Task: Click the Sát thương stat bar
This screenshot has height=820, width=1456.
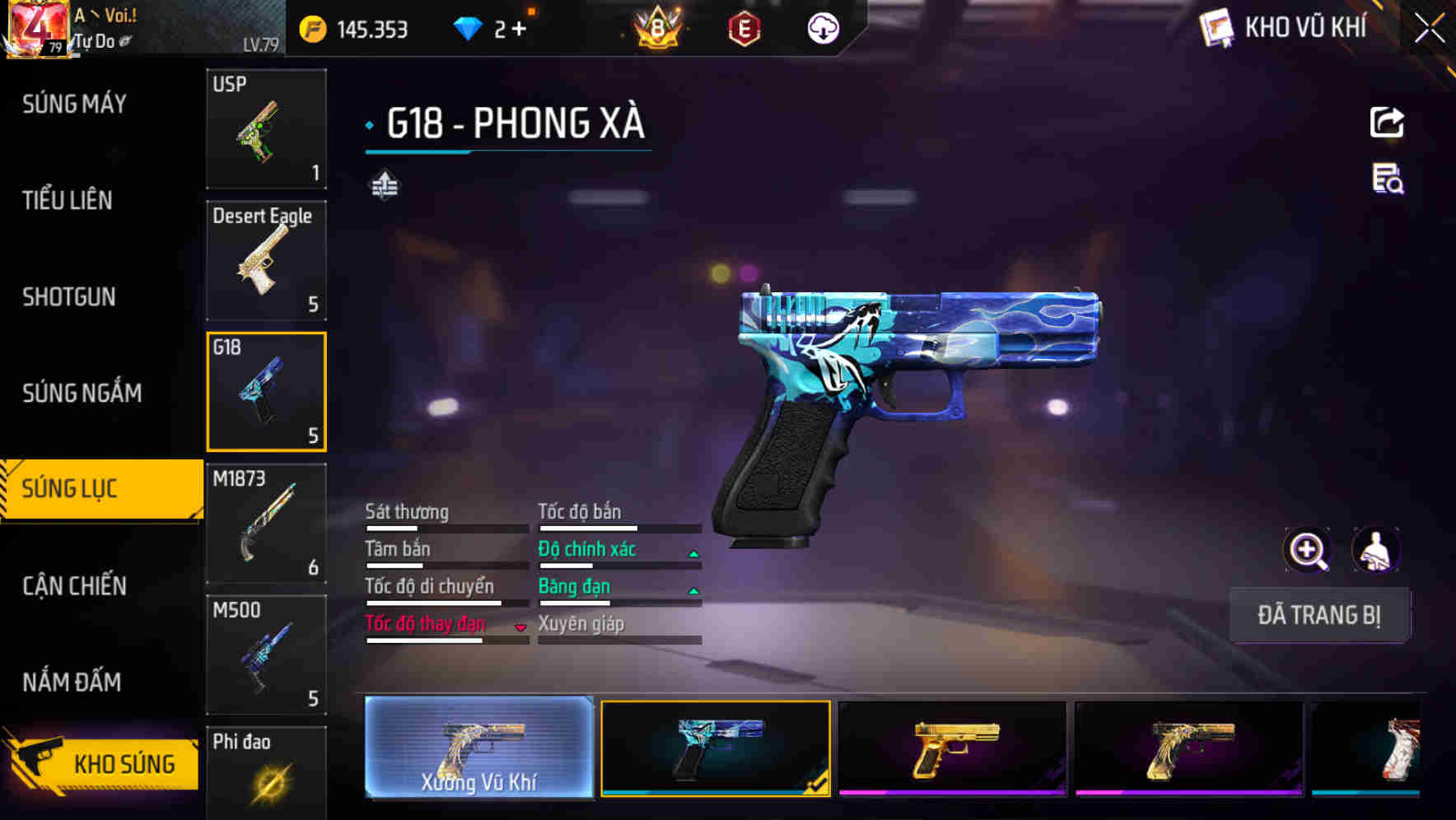Action: [445, 527]
